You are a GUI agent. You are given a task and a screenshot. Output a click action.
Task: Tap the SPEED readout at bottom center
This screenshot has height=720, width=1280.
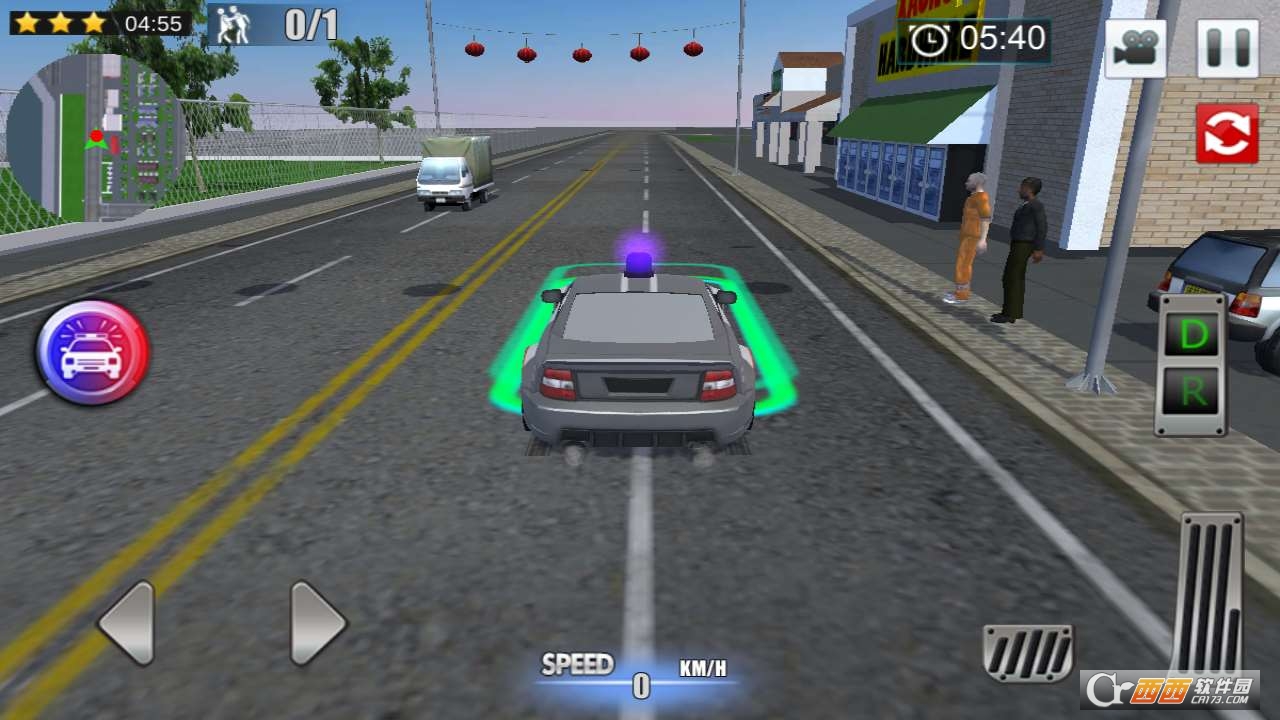click(x=578, y=662)
